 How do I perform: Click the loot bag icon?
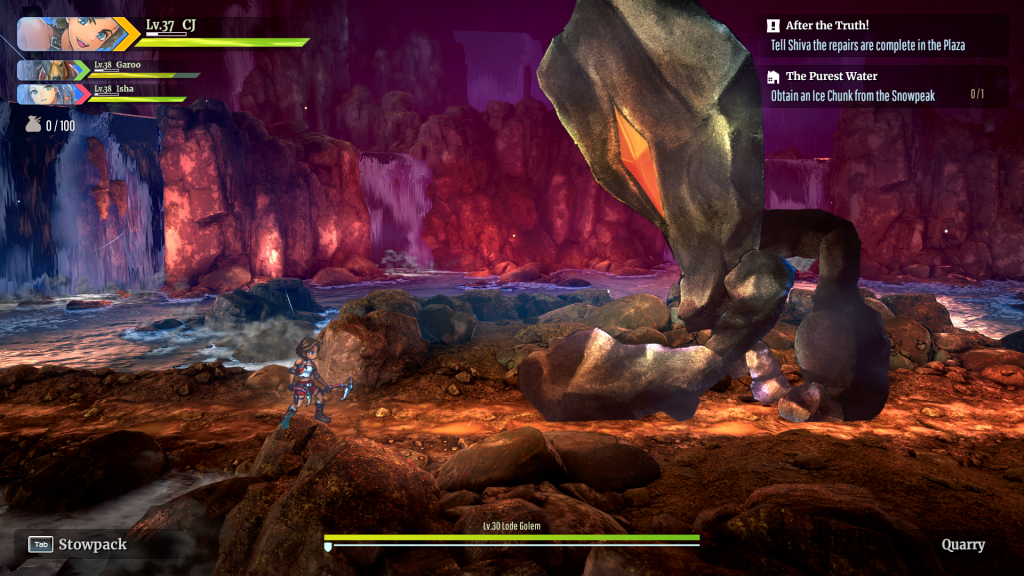(33, 125)
